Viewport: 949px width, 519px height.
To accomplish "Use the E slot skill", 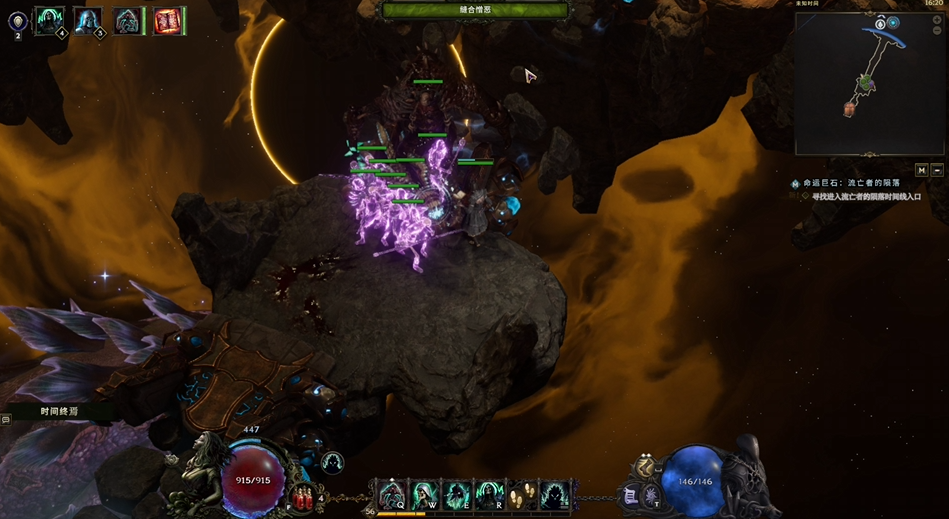I will [x=457, y=495].
